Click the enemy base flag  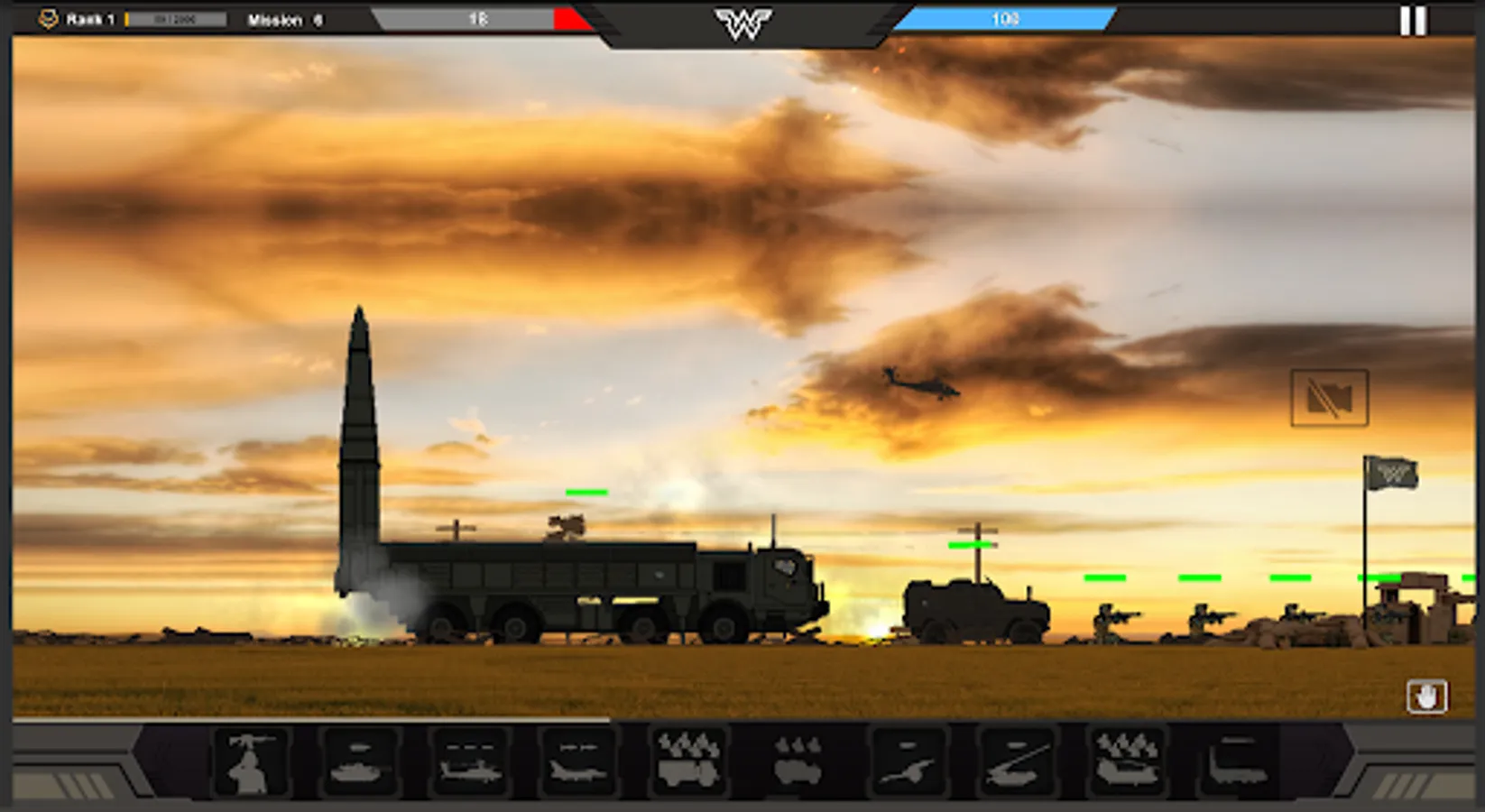[1392, 471]
